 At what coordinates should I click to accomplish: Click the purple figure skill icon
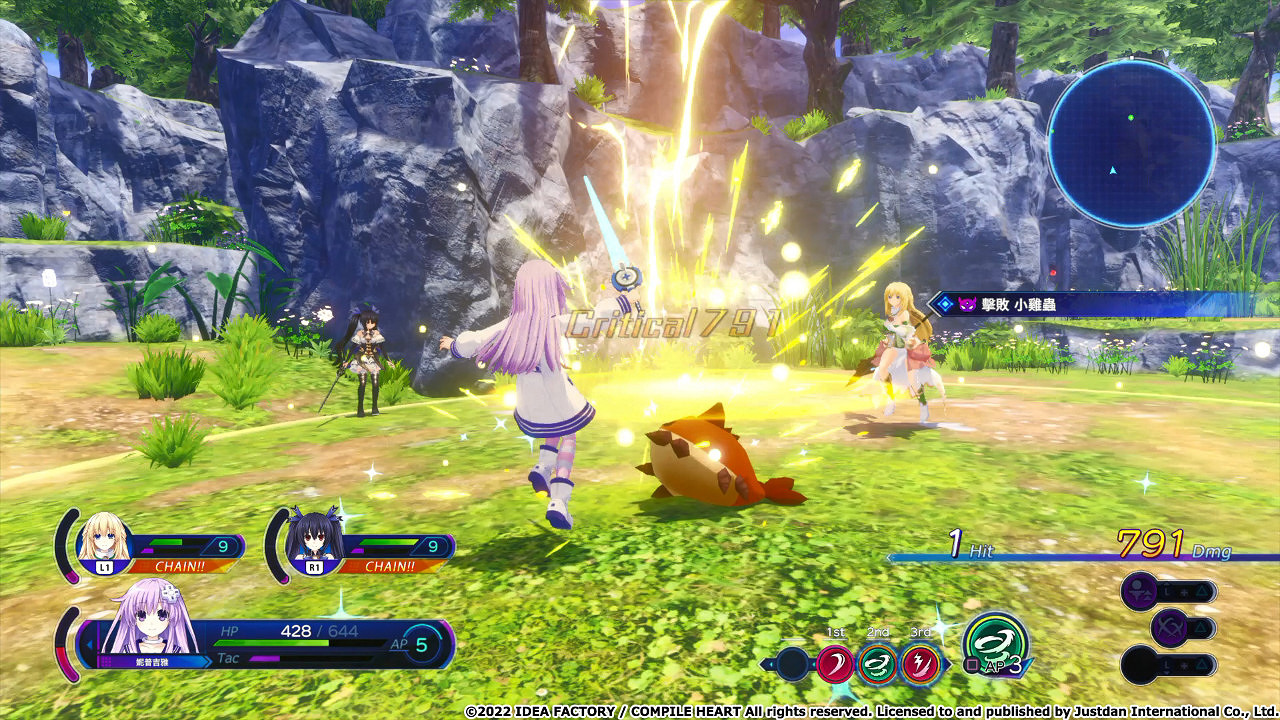coord(1139,591)
